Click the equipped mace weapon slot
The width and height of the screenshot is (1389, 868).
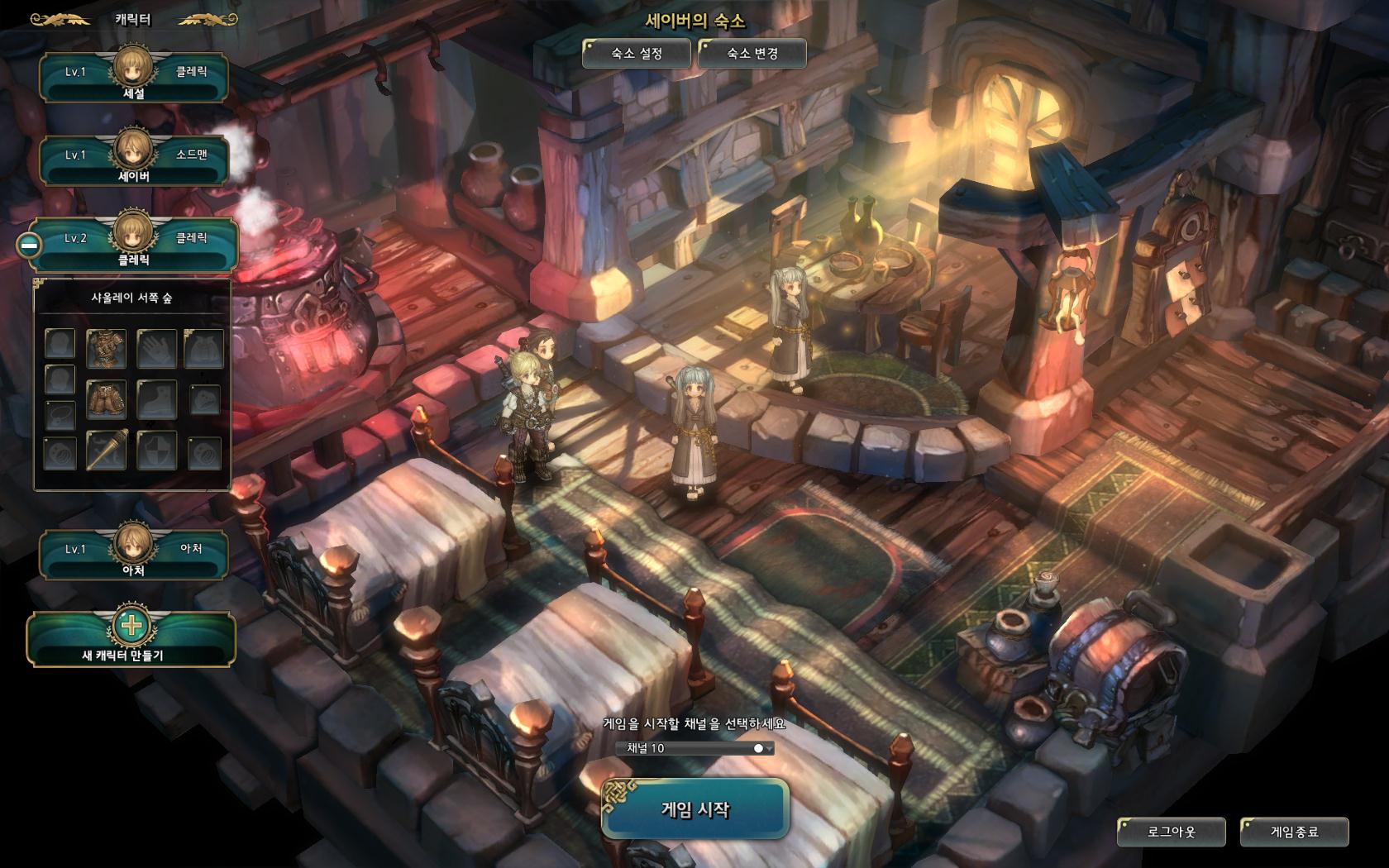point(107,451)
